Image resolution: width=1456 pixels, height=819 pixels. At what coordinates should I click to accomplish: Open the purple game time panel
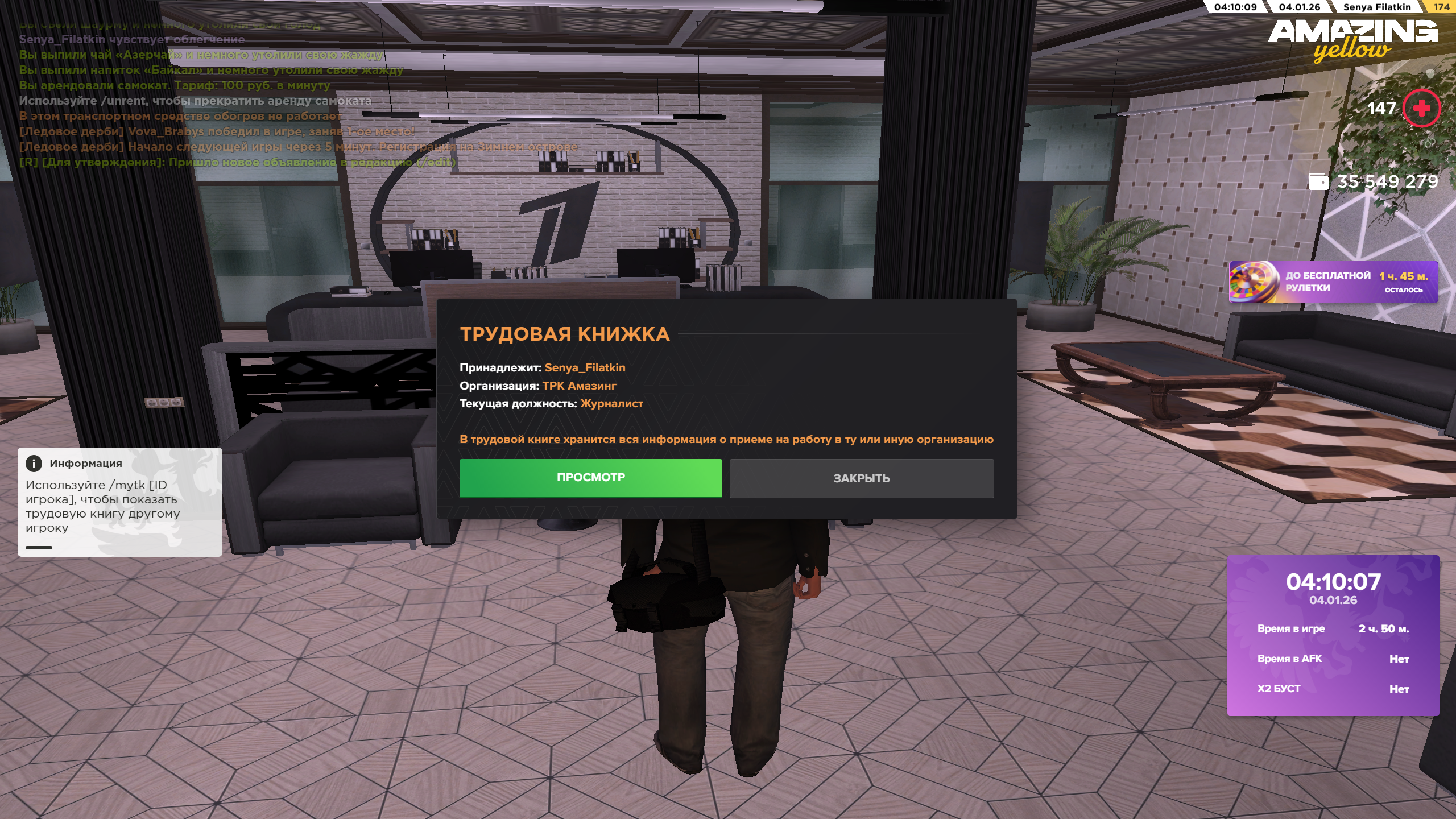[1333, 635]
